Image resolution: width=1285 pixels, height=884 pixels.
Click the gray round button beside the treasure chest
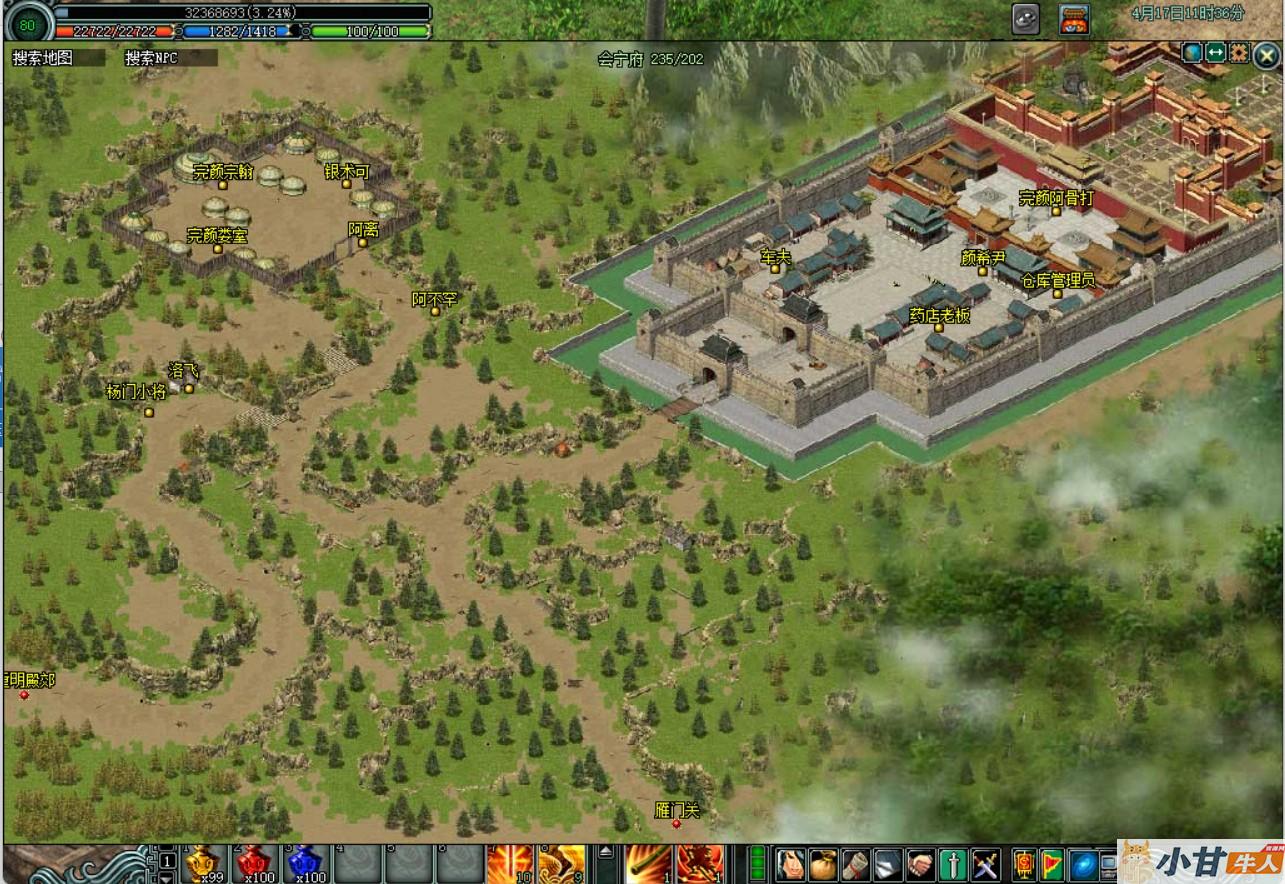(x=1026, y=19)
